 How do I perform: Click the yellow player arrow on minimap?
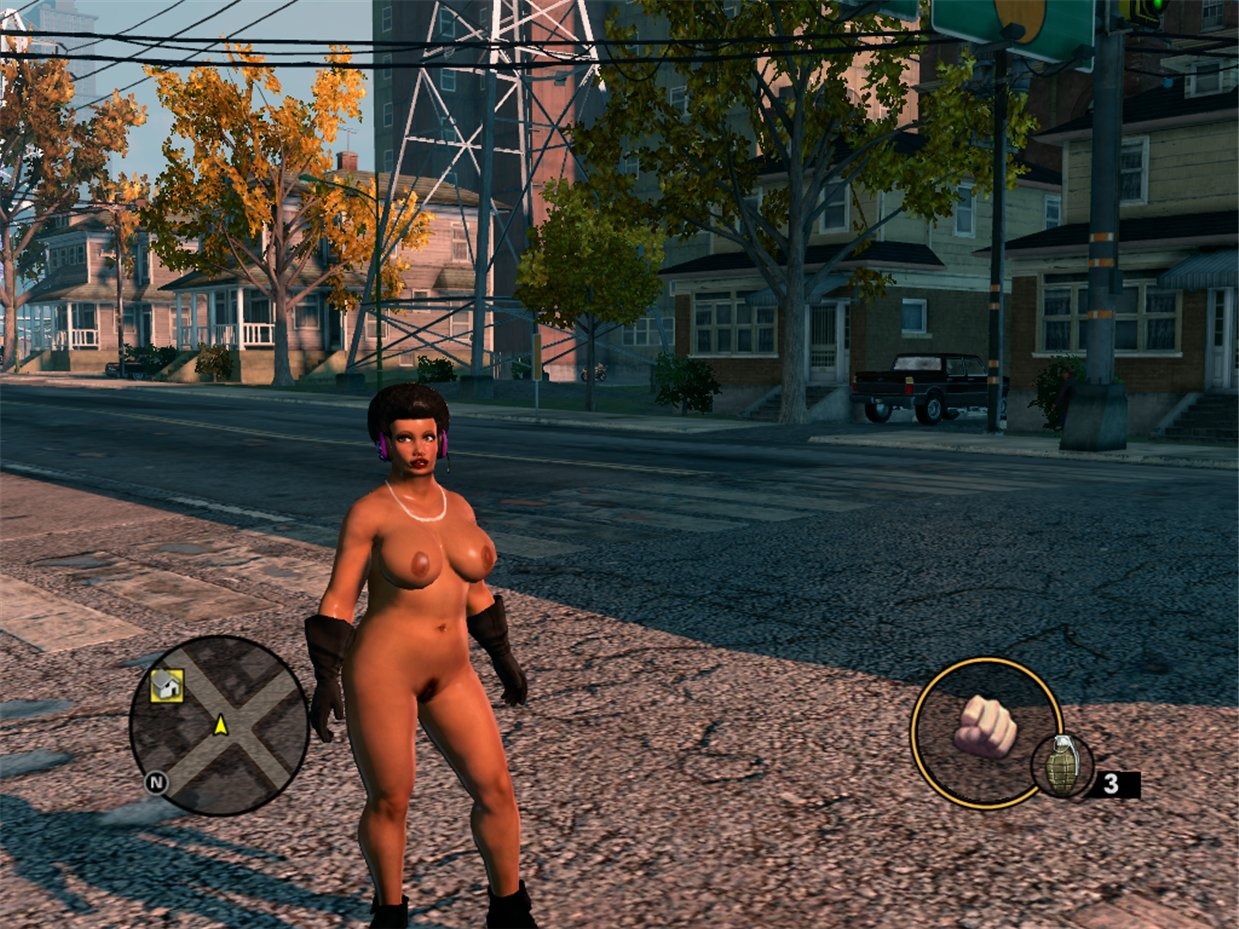(220, 724)
